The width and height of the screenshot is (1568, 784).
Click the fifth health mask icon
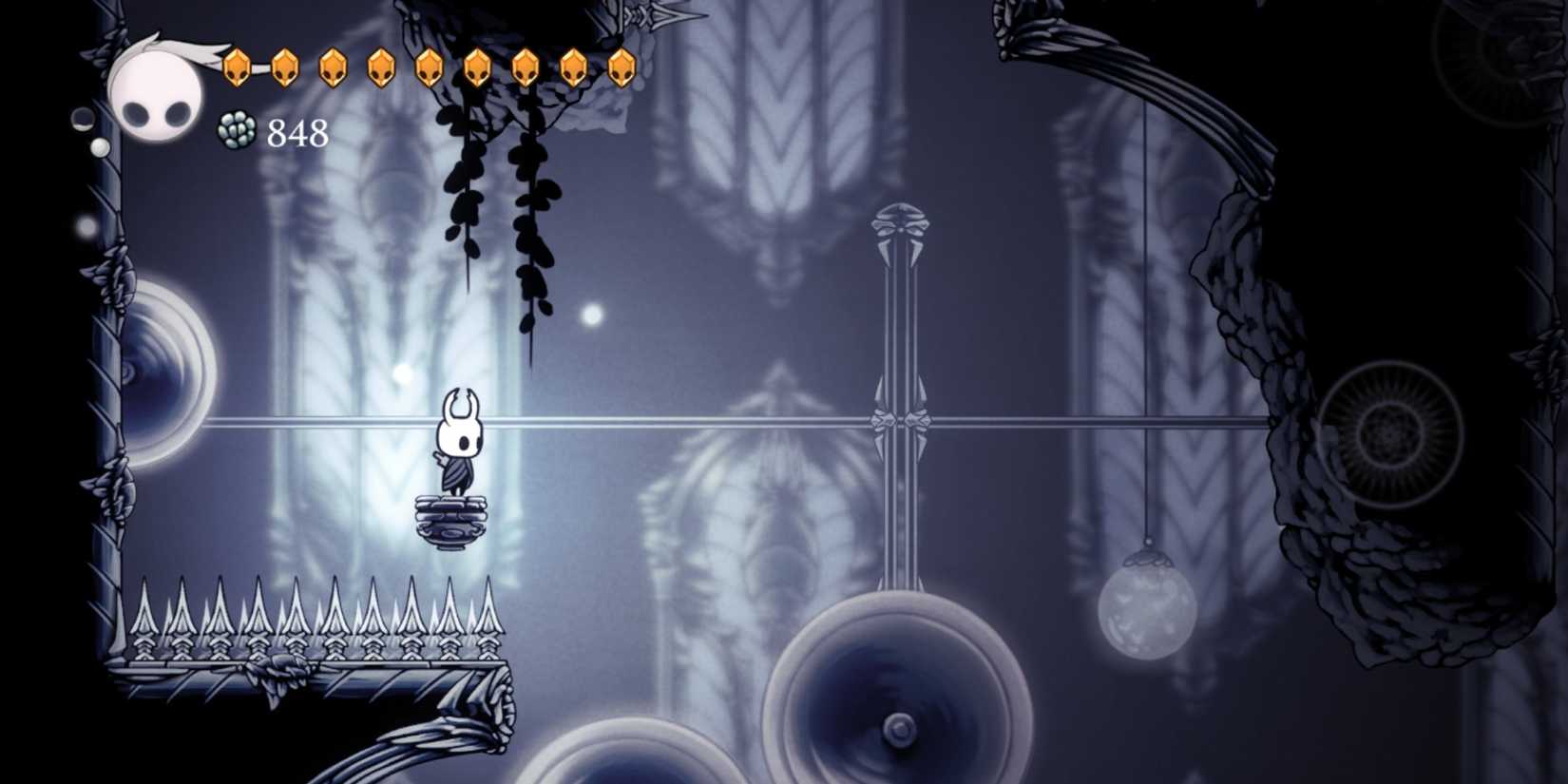point(430,68)
